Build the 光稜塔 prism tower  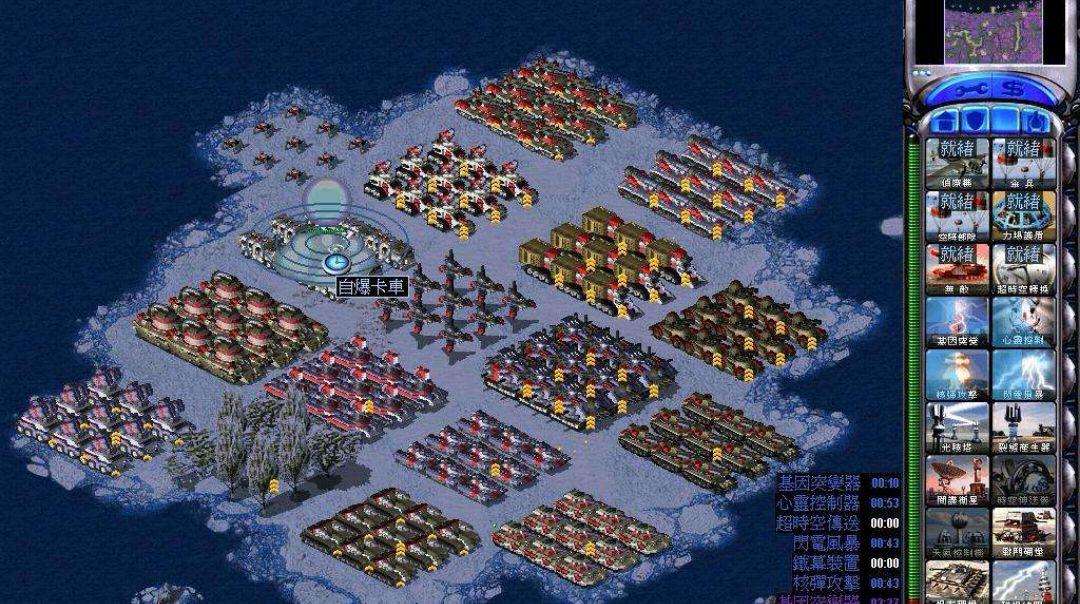[956, 426]
